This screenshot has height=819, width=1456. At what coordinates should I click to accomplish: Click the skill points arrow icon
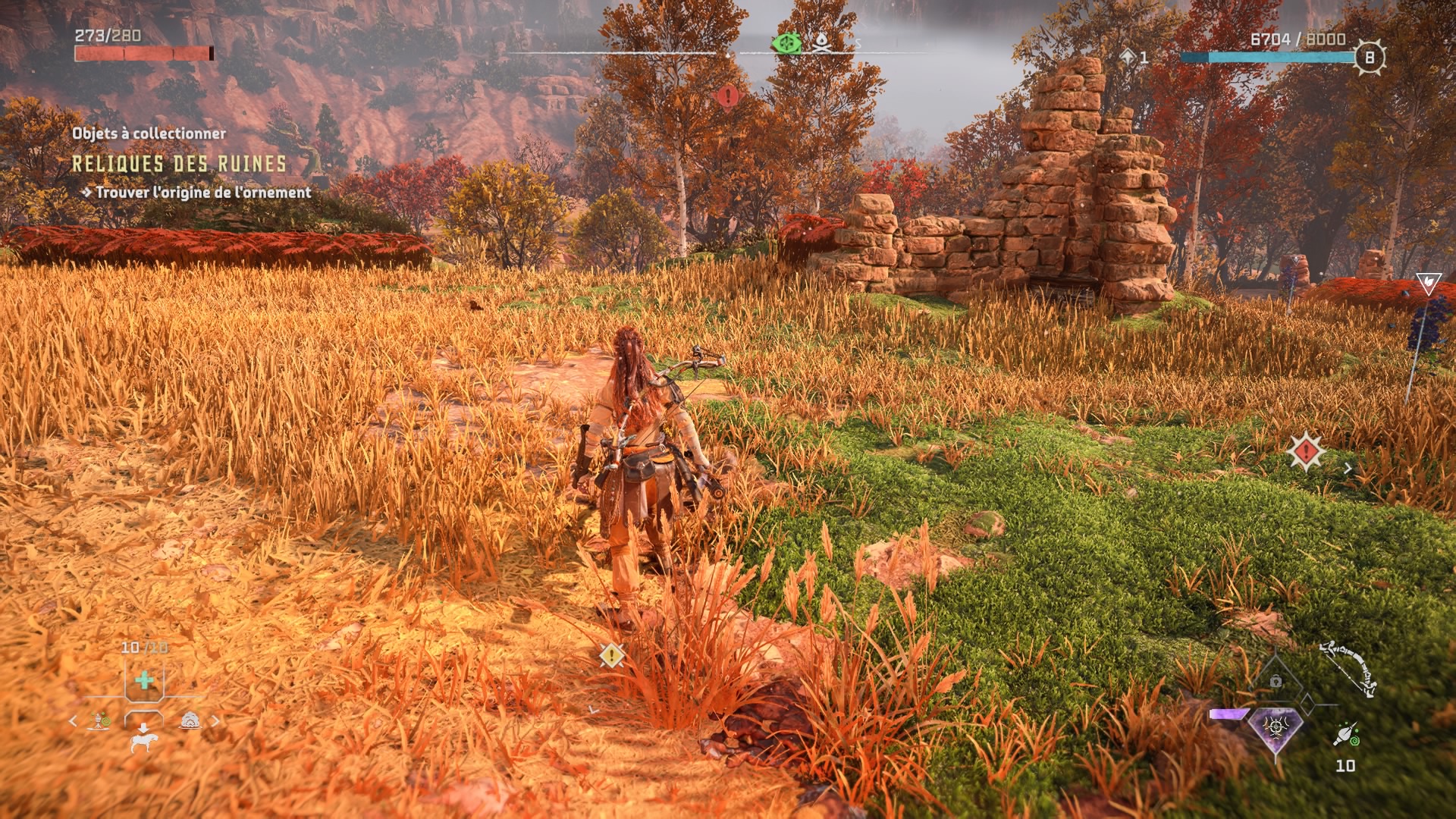(x=1128, y=57)
